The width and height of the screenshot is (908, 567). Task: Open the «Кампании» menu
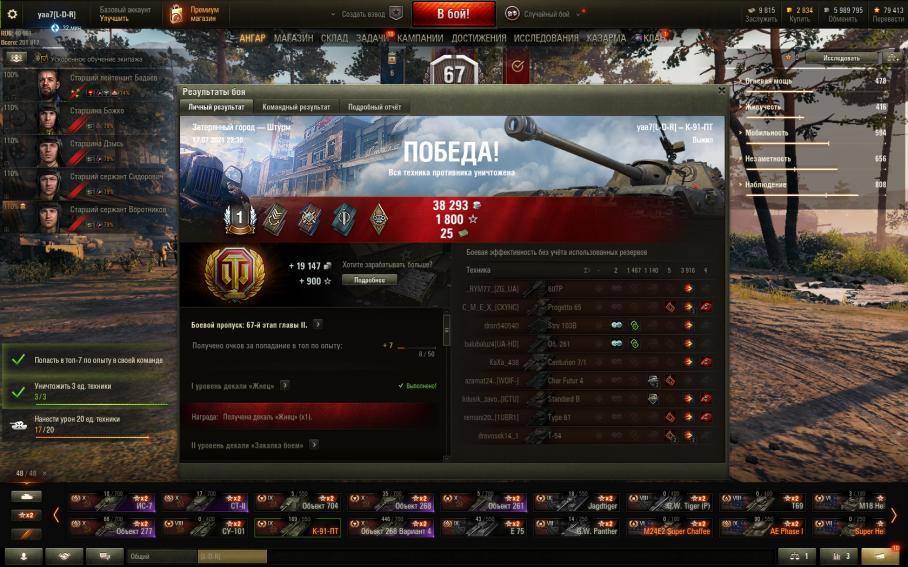(x=420, y=38)
